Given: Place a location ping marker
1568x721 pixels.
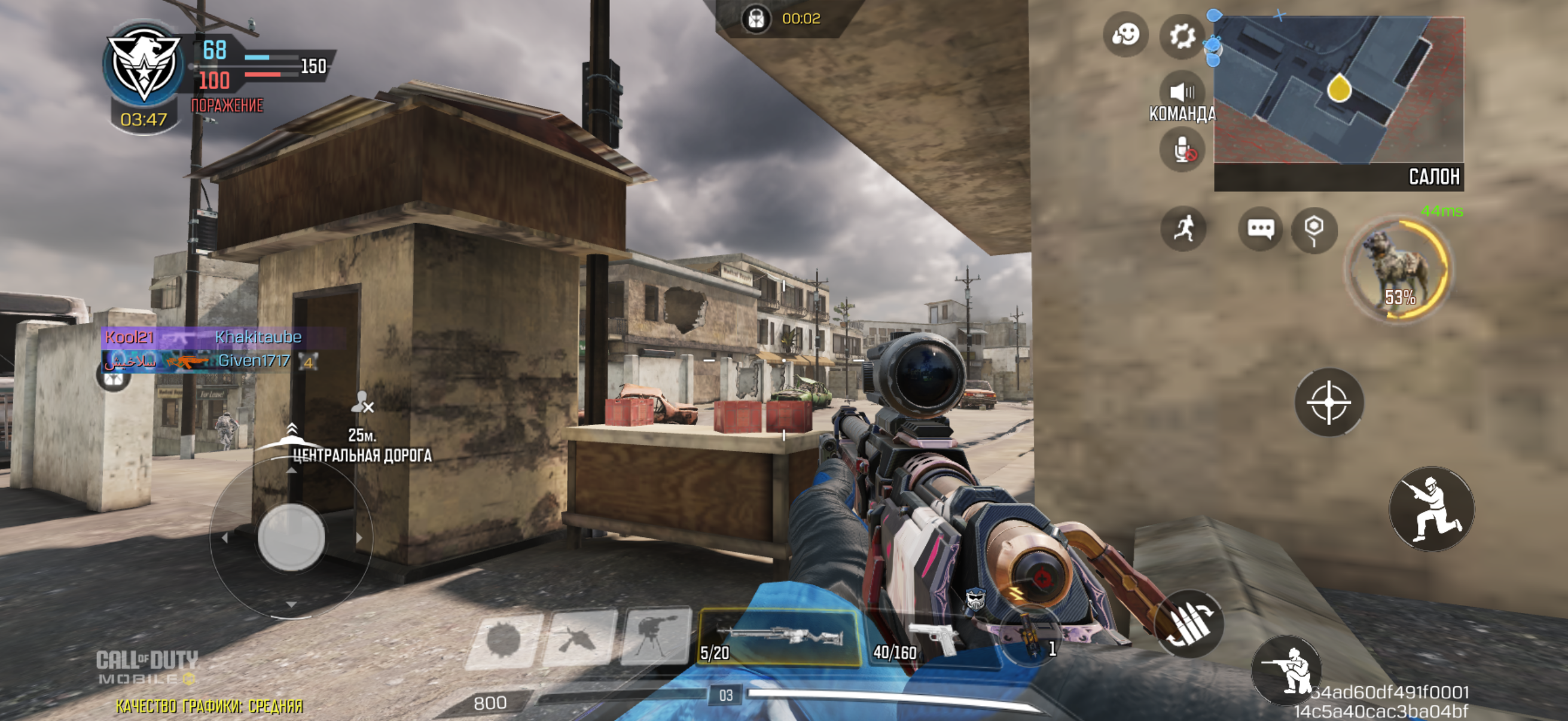Looking at the screenshot, I should point(1314,230).
